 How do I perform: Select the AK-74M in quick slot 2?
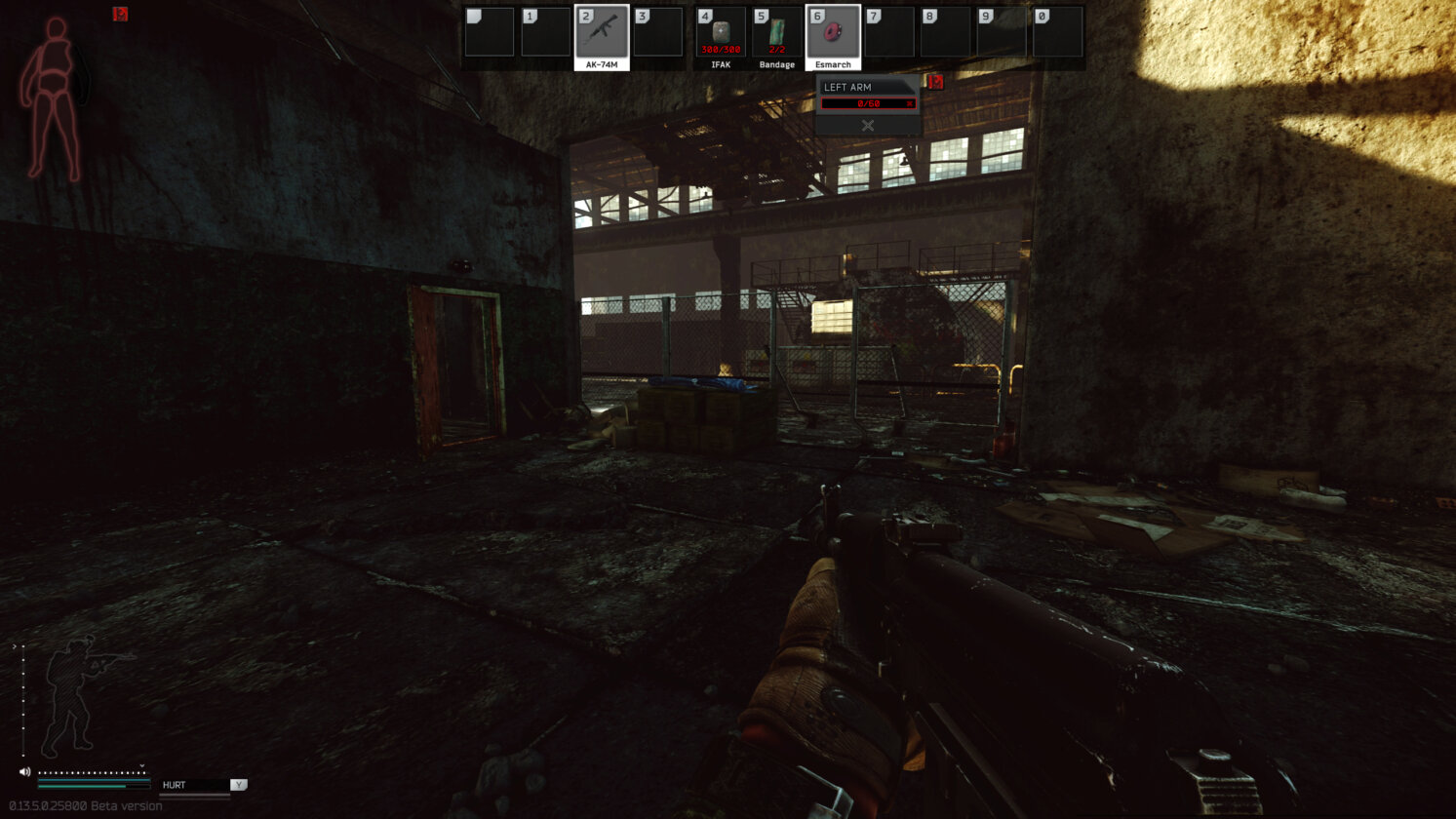click(602, 31)
